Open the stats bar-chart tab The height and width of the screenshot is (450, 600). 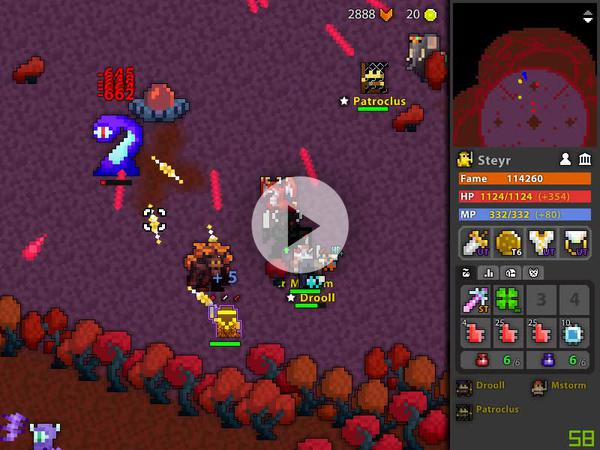point(489,273)
